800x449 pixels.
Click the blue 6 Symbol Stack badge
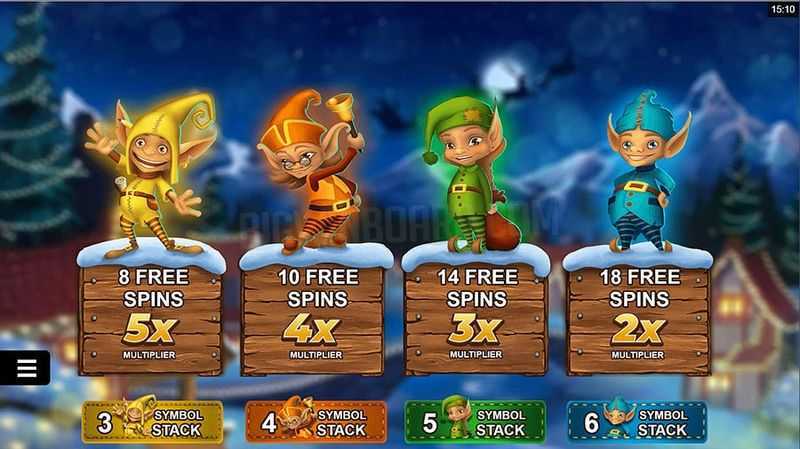pyautogui.click(x=637, y=422)
